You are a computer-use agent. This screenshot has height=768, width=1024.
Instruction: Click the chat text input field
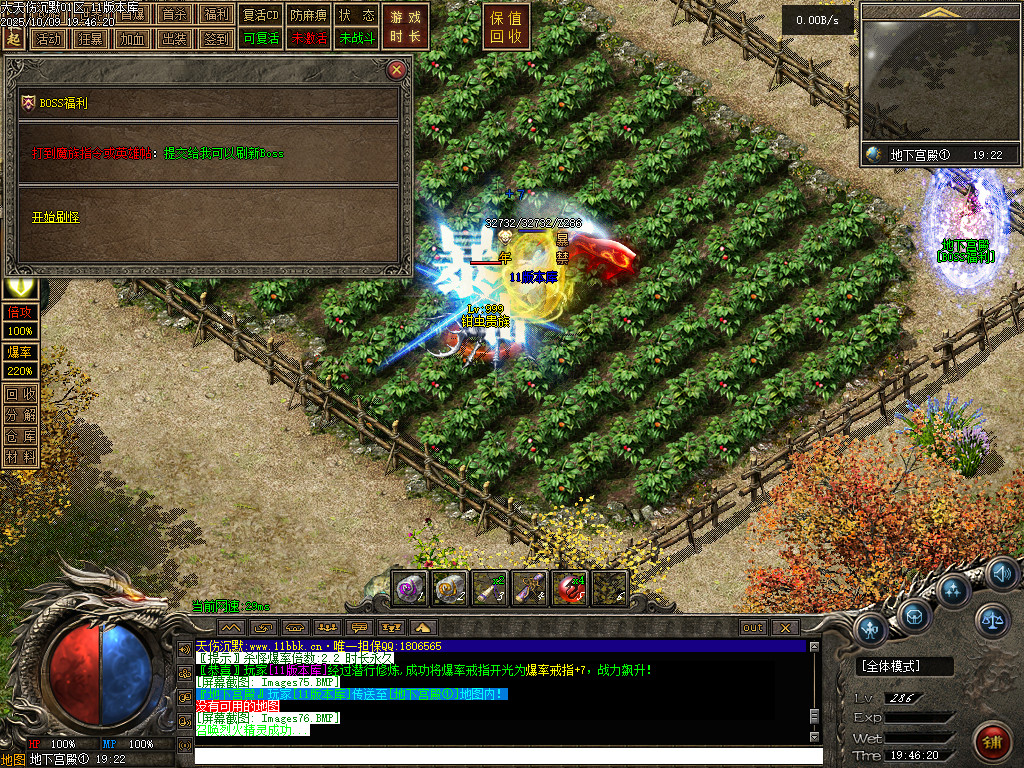point(500,755)
